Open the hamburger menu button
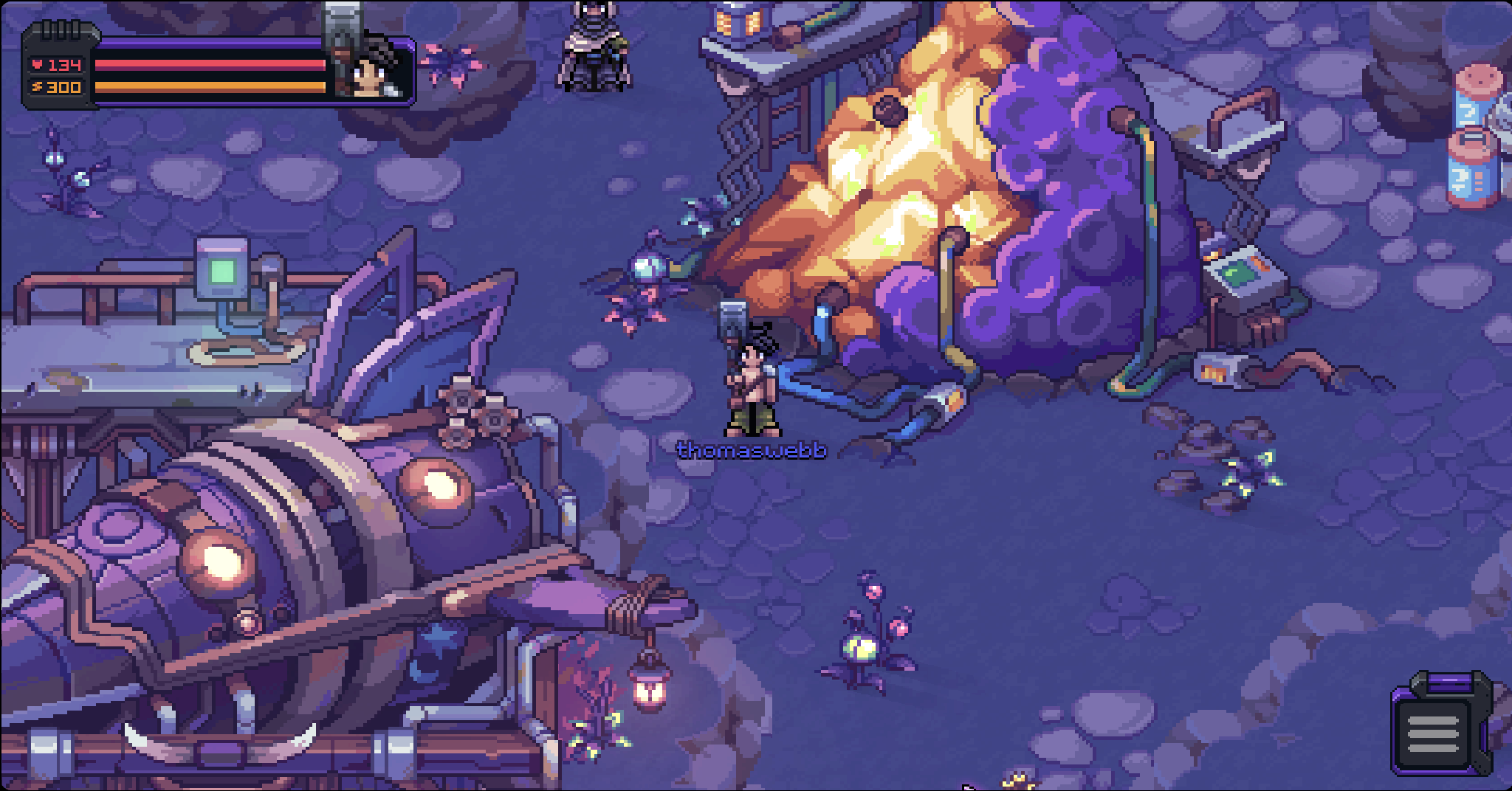1512x791 pixels. tap(1432, 731)
